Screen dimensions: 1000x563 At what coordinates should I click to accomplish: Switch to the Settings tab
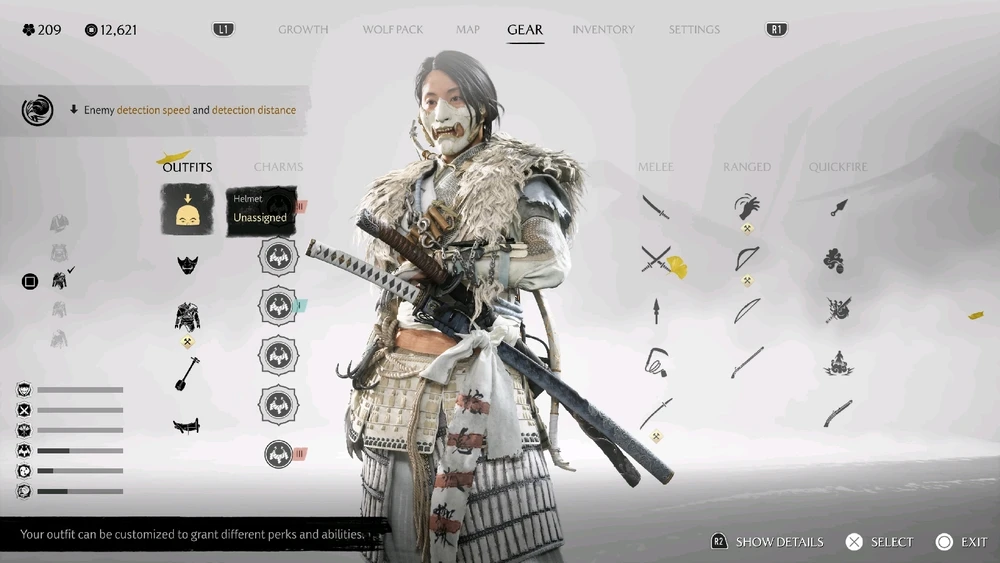pos(694,30)
